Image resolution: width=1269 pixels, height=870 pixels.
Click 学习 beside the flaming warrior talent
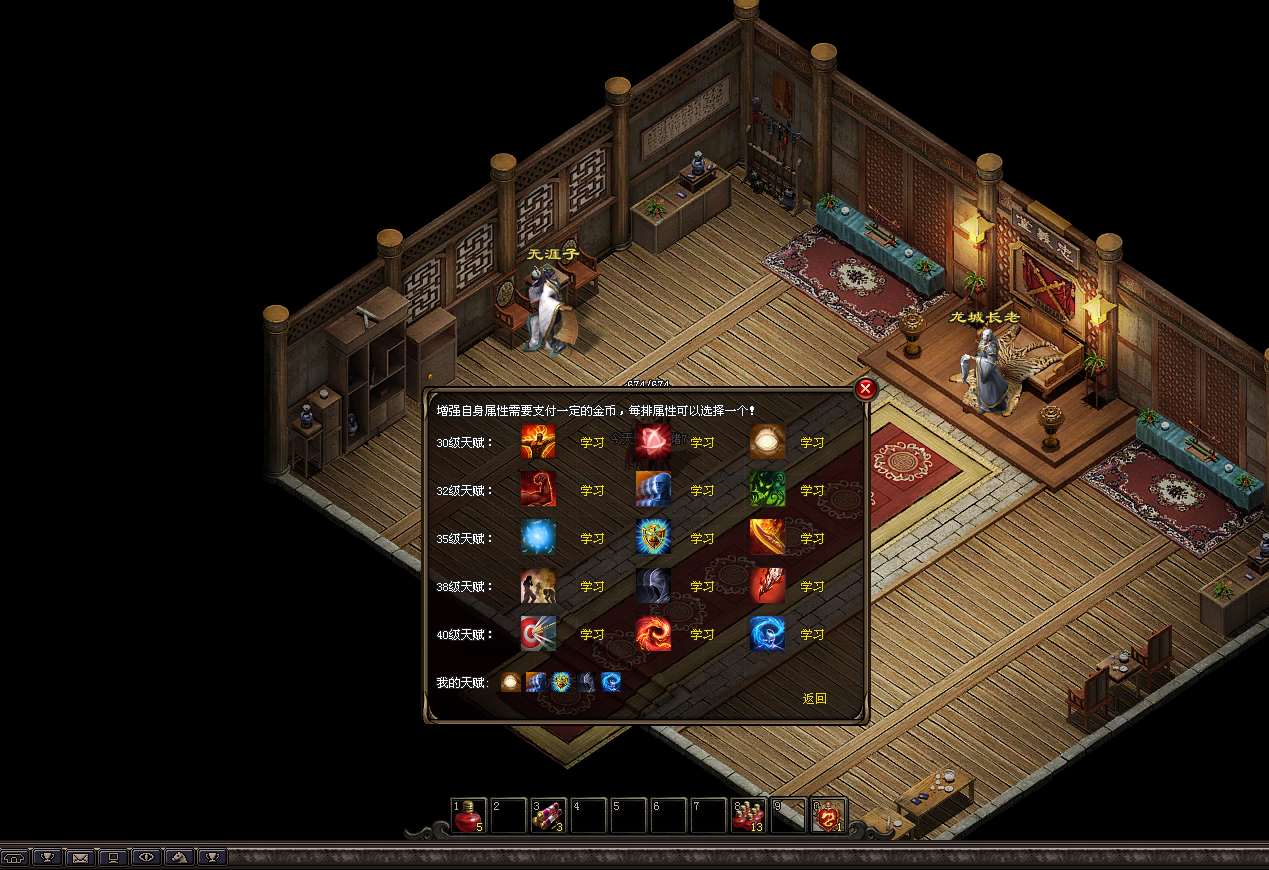coord(592,442)
